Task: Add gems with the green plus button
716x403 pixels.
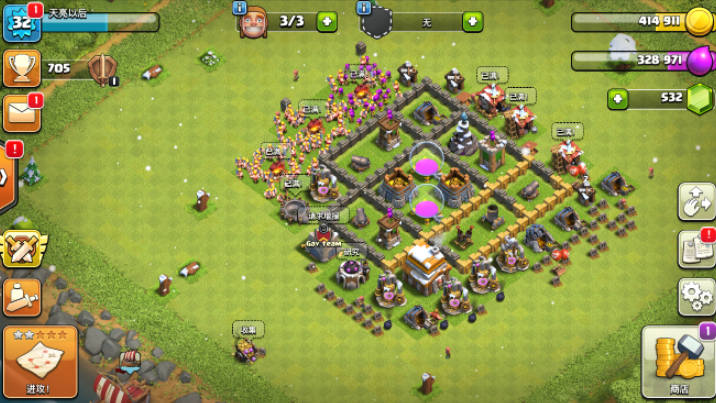Action: (619, 98)
